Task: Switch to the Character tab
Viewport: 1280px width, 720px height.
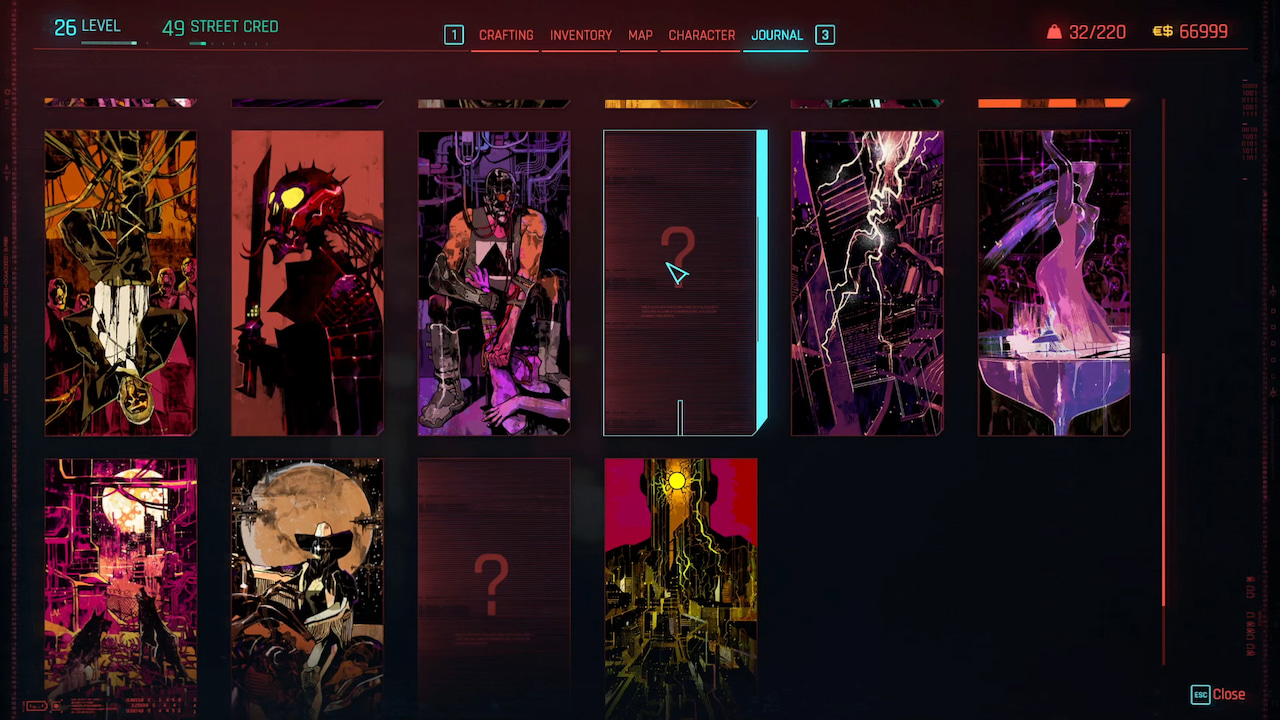Action: coord(700,35)
